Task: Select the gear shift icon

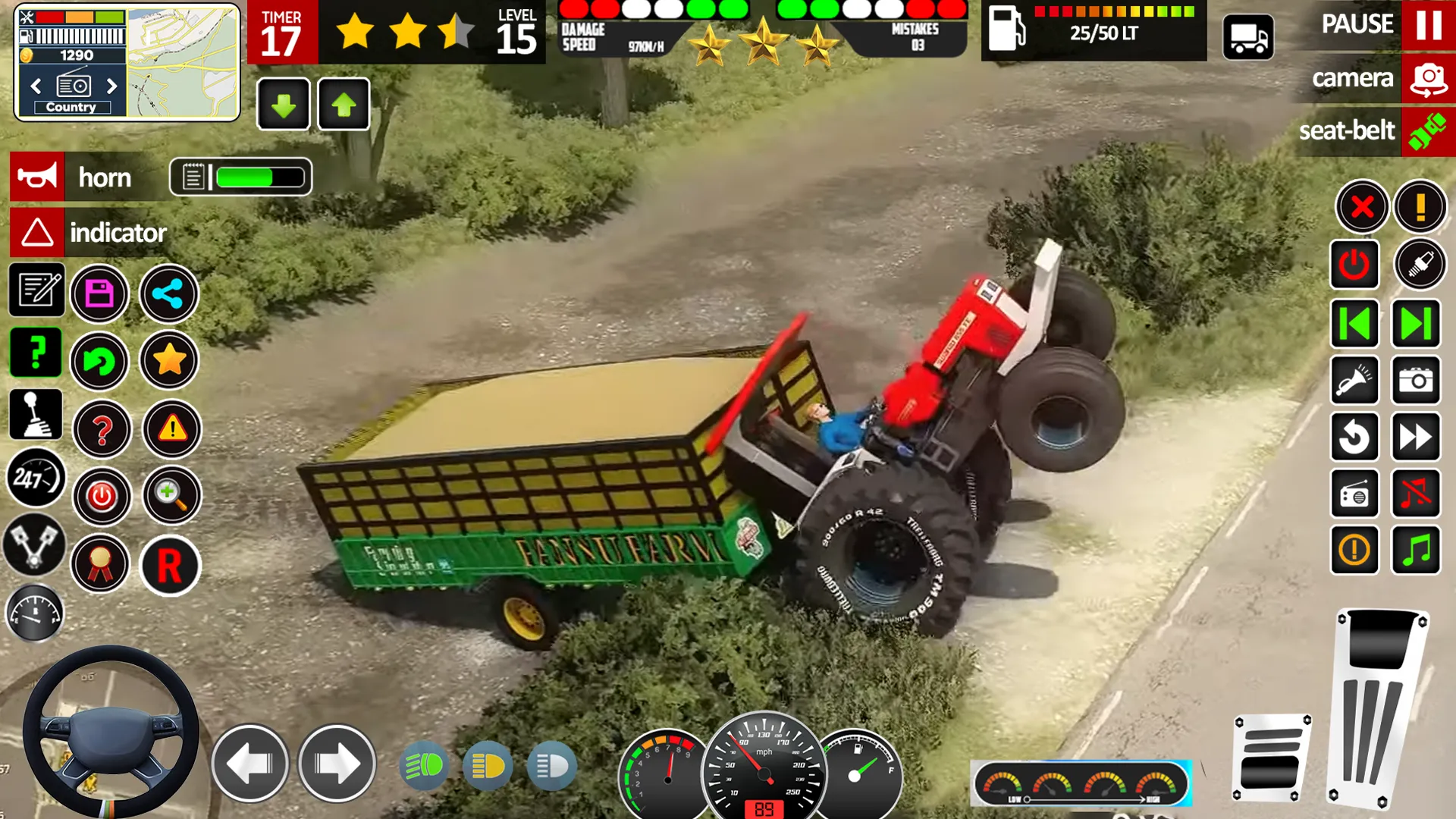Action: (36, 416)
